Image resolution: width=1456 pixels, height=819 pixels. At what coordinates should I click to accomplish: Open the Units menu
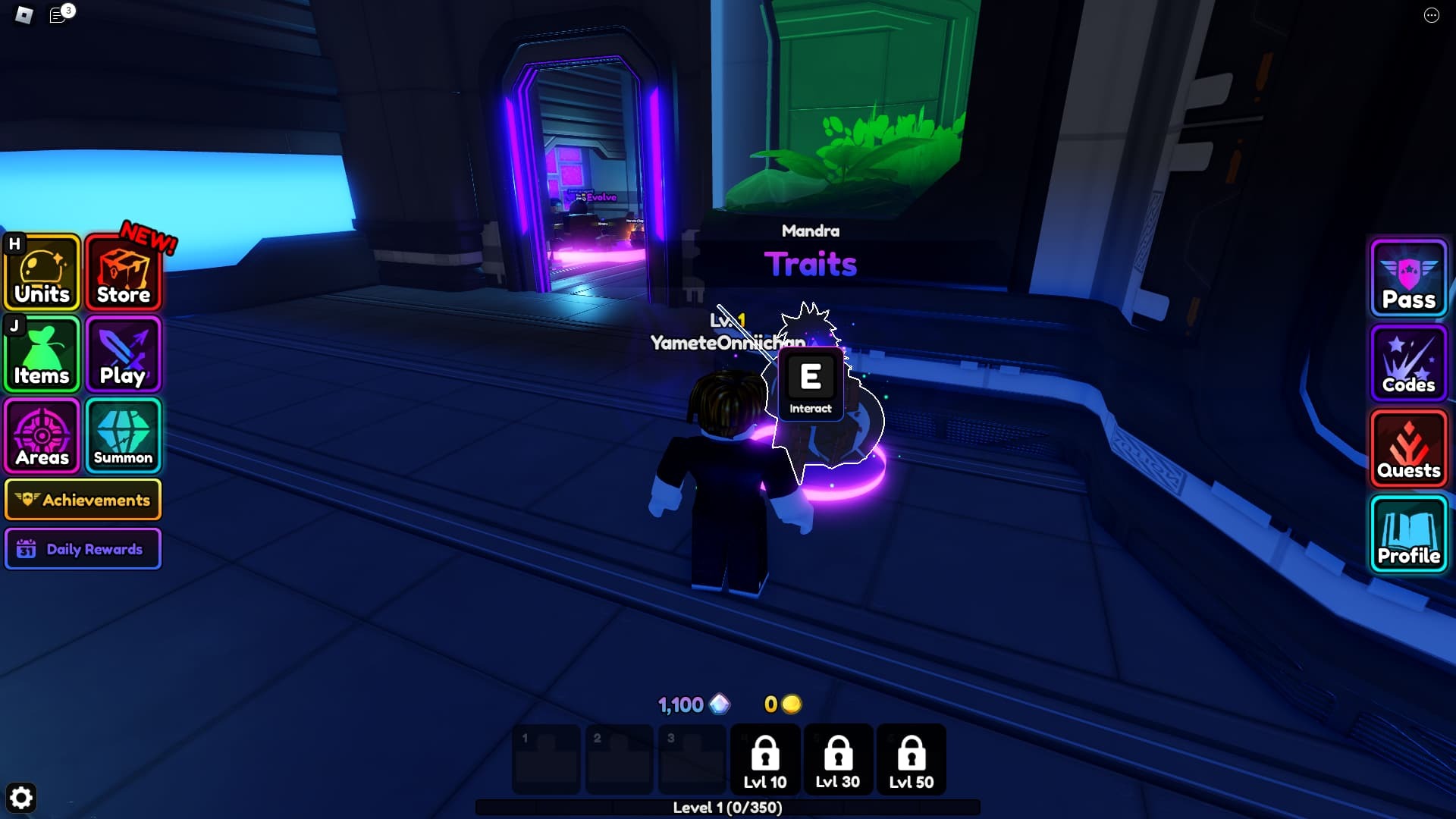[x=42, y=273]
